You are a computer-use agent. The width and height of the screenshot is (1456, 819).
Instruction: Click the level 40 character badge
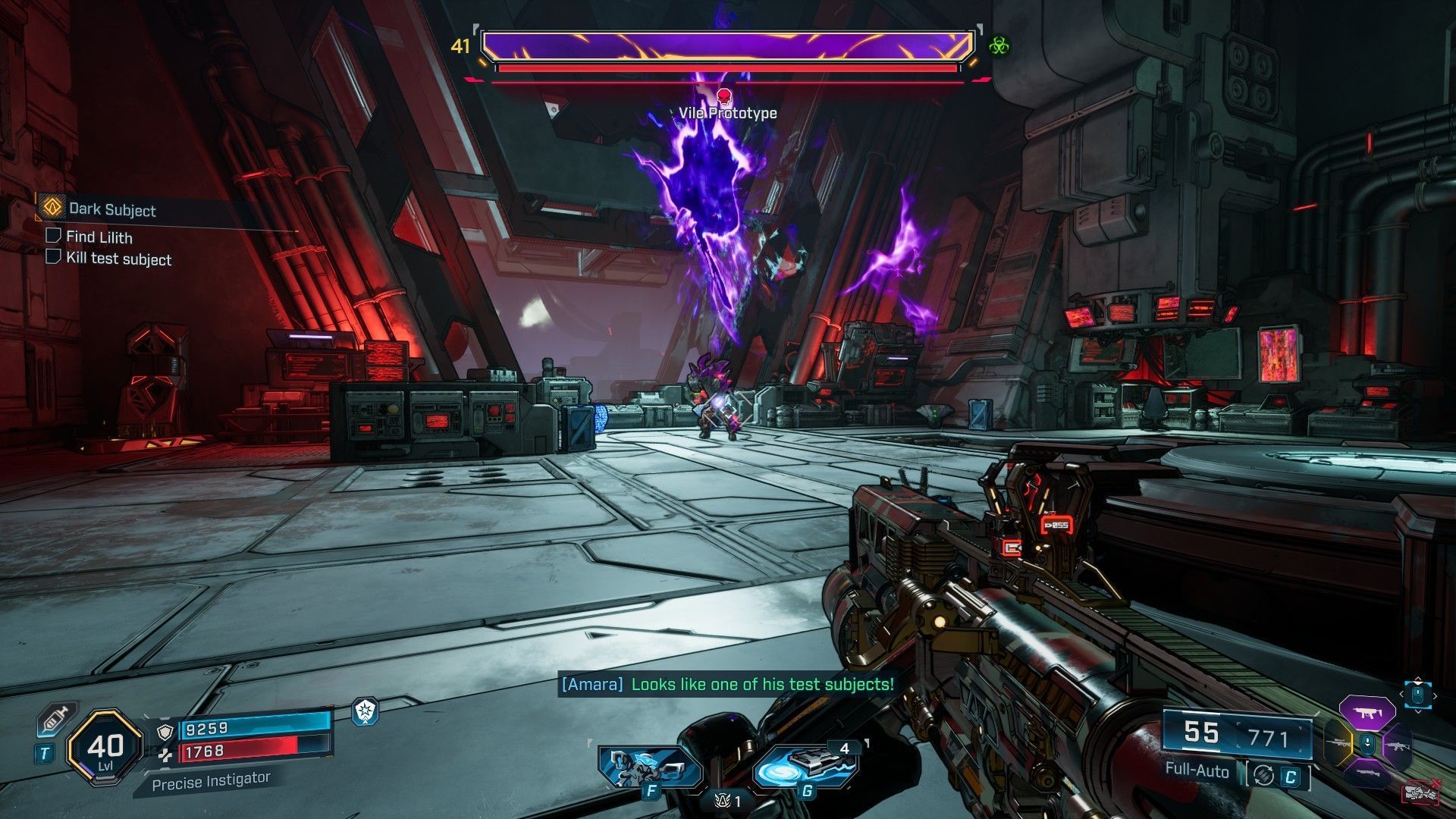105,748
